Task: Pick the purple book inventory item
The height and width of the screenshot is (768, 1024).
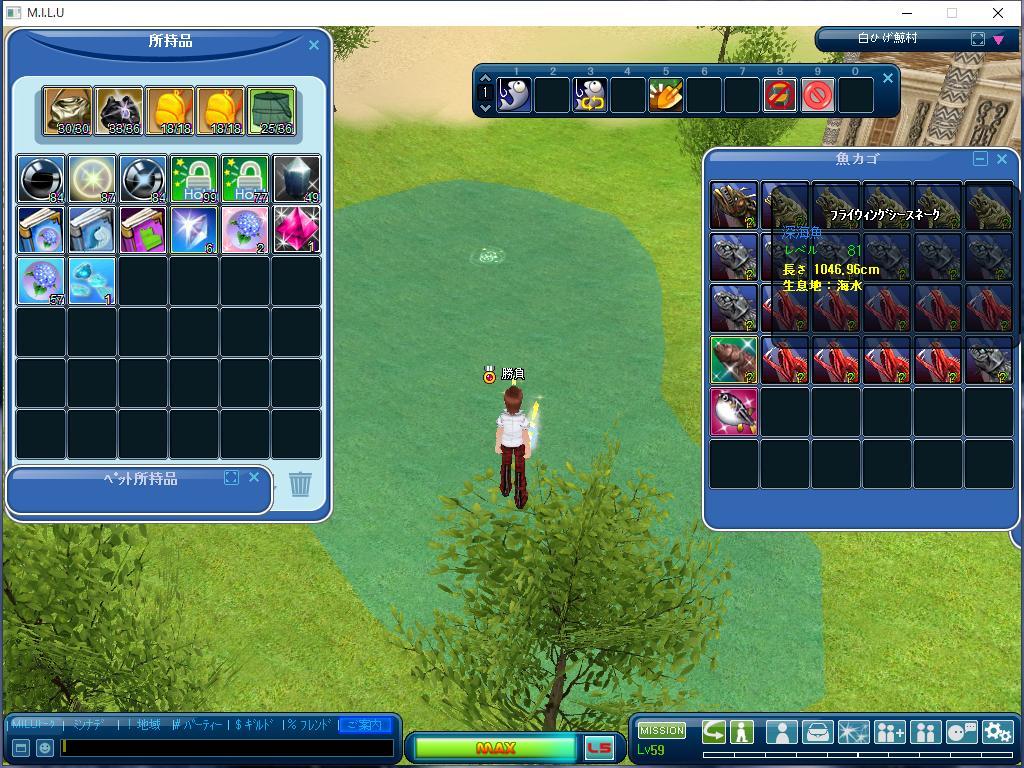Action: click(143, 230)
